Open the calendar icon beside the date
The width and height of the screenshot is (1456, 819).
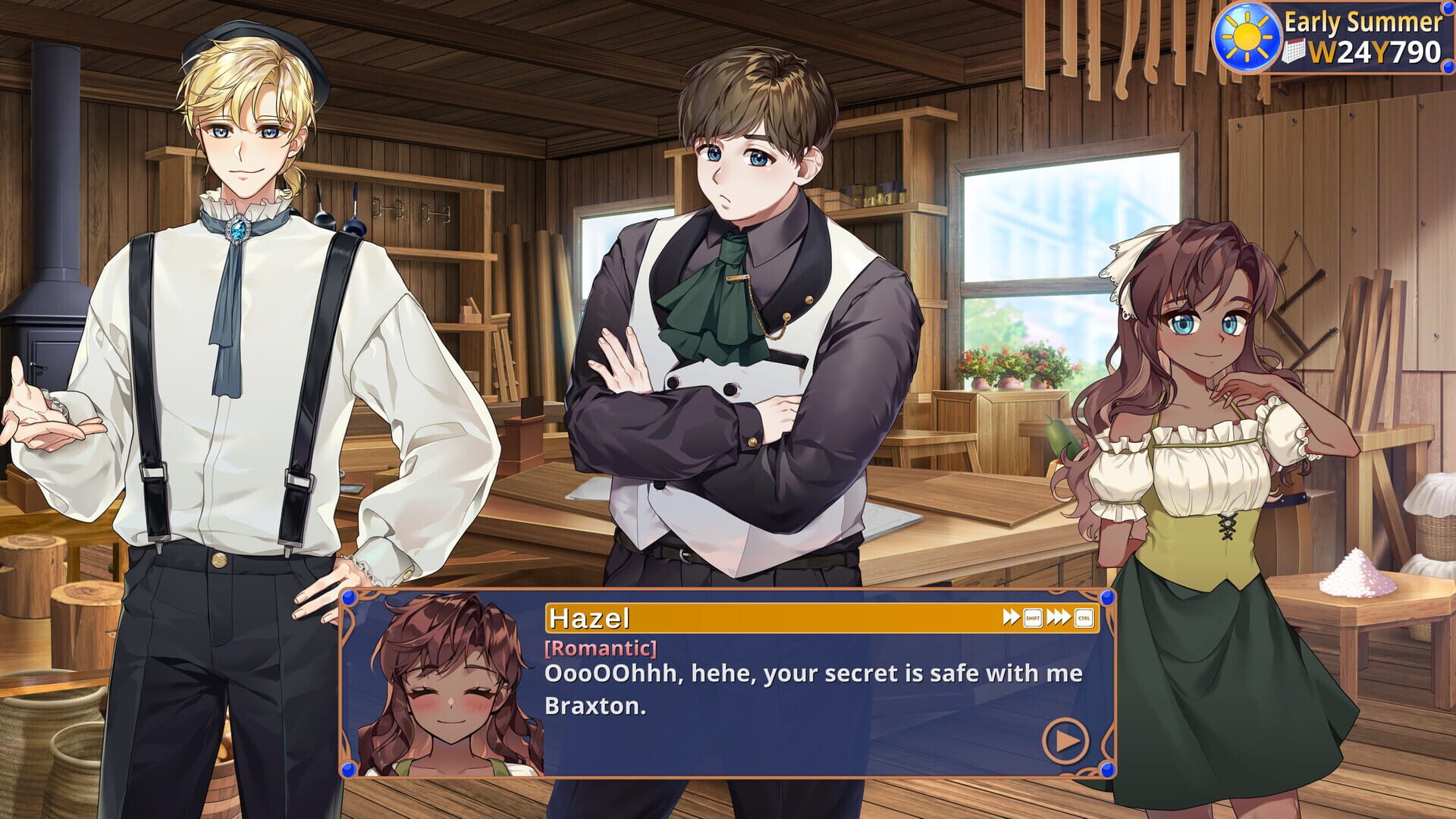1294,51
